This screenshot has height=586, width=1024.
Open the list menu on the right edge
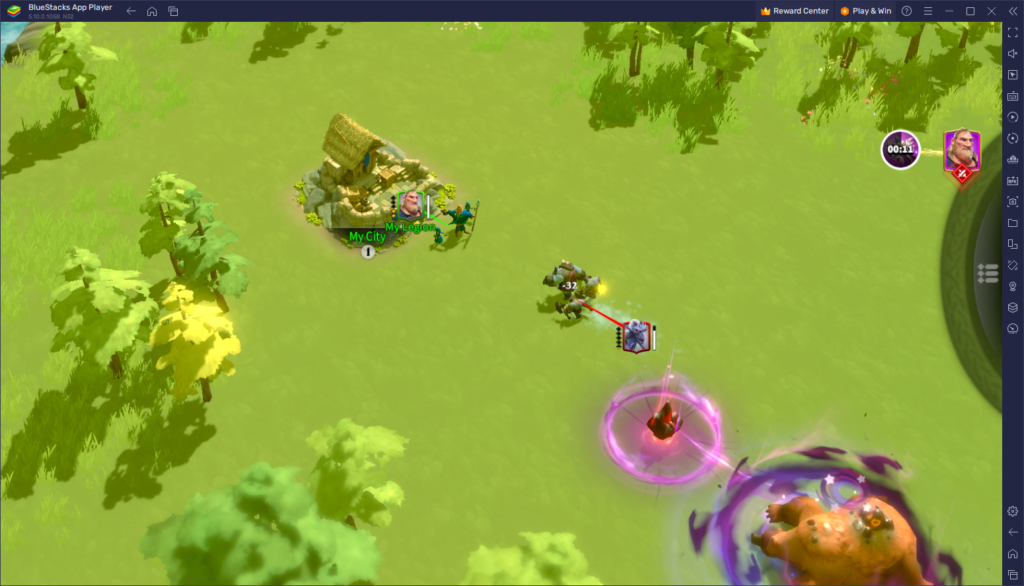click(988, 273)
